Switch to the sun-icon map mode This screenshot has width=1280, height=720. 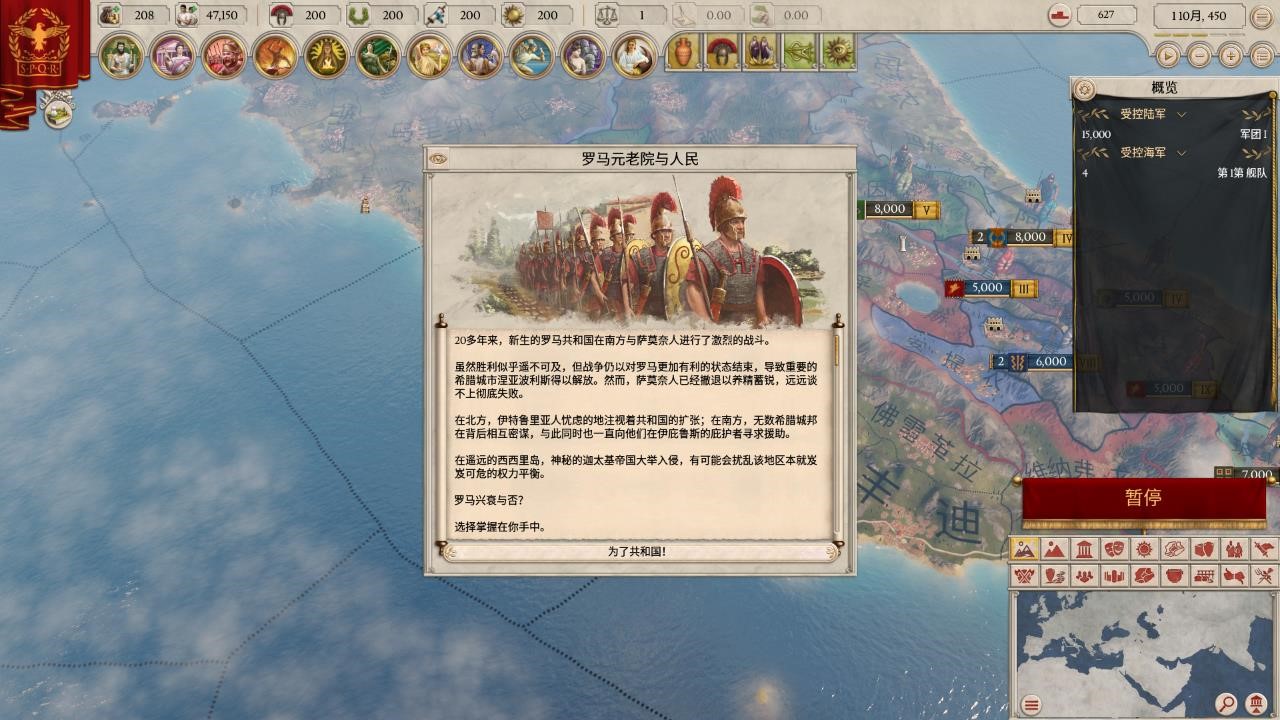(1144, 549)
